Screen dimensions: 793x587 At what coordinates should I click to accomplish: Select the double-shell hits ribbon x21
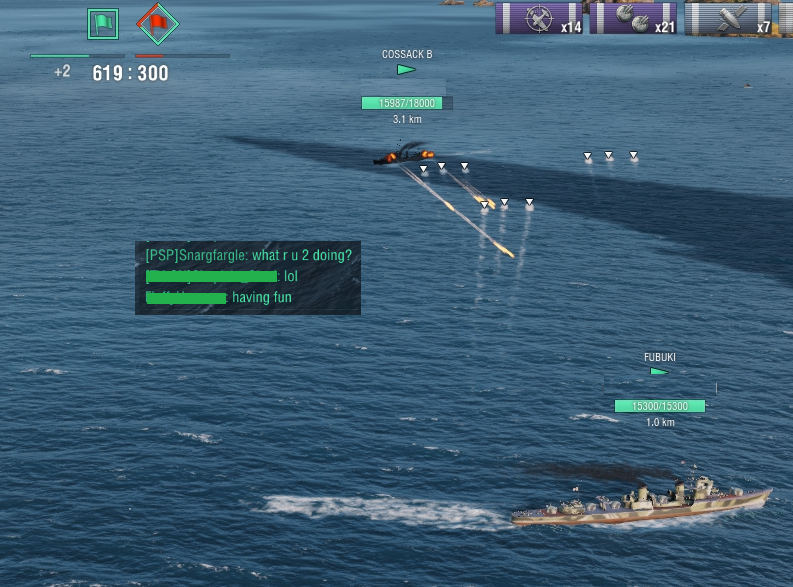632,18
